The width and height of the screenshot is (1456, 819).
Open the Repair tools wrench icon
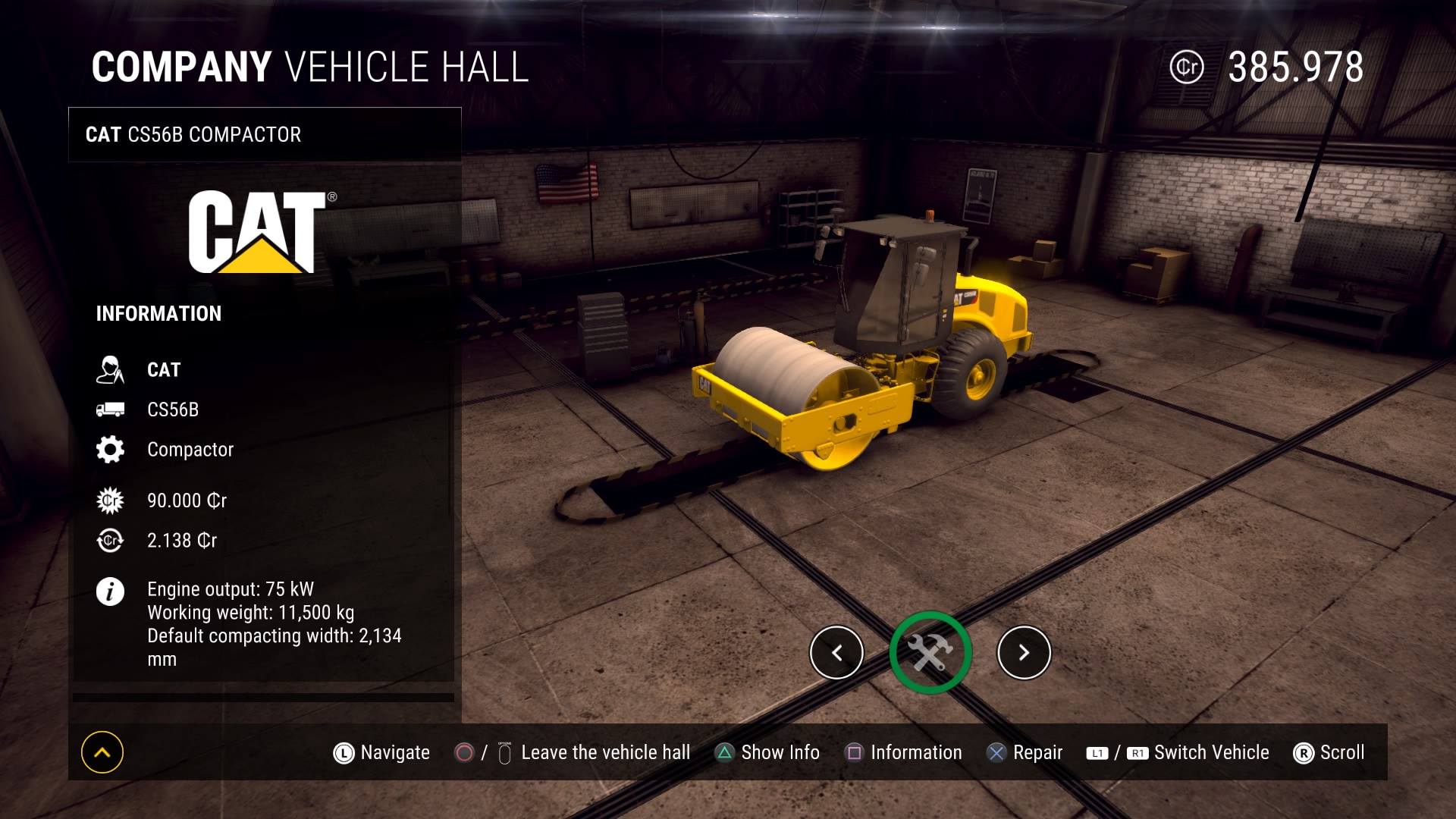tap(930, 652)
